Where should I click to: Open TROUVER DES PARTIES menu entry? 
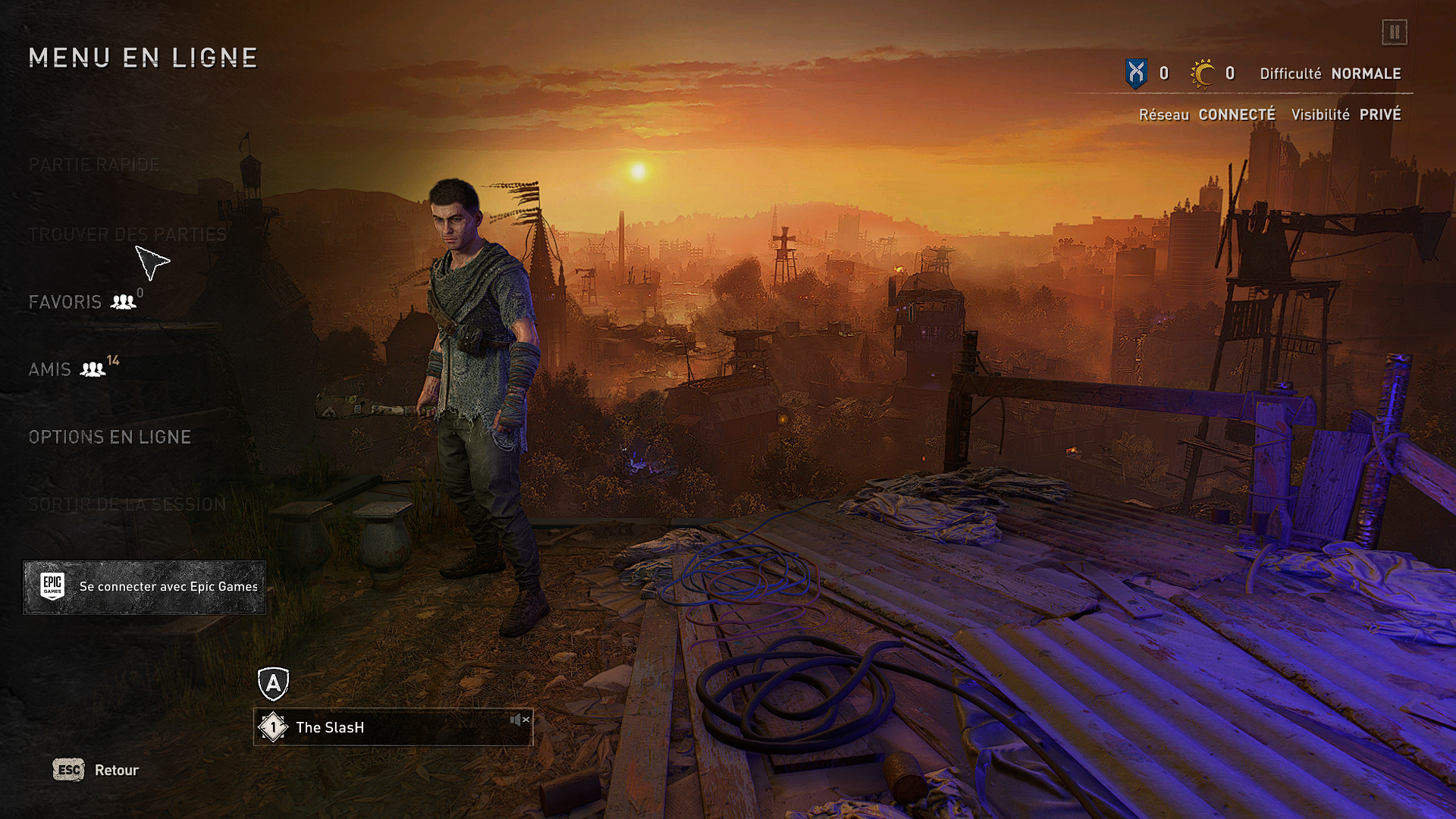[x=127, y=234]
